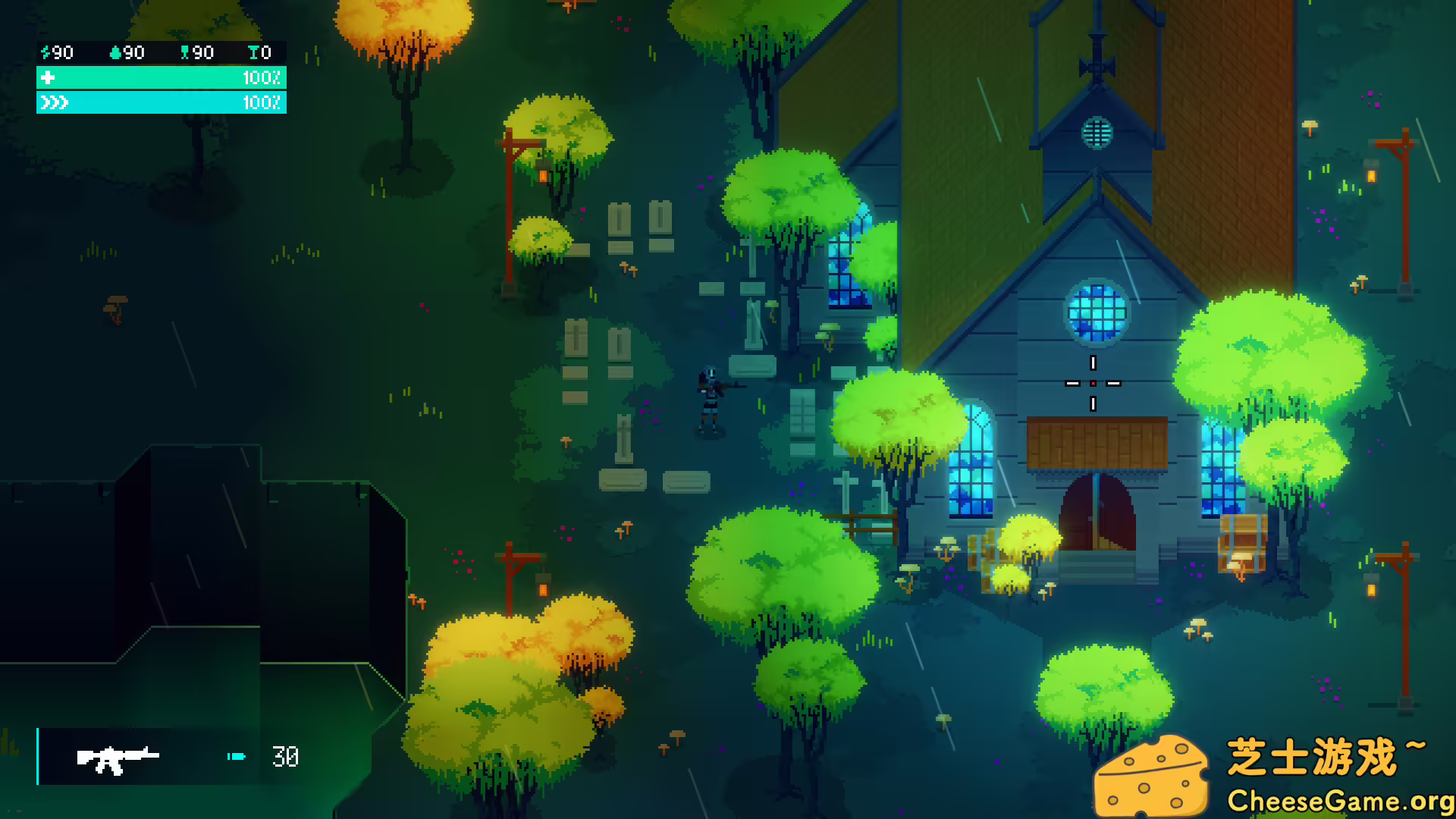
Task: Select the assault rifle weapon slot
Action: tap(118, 758)
